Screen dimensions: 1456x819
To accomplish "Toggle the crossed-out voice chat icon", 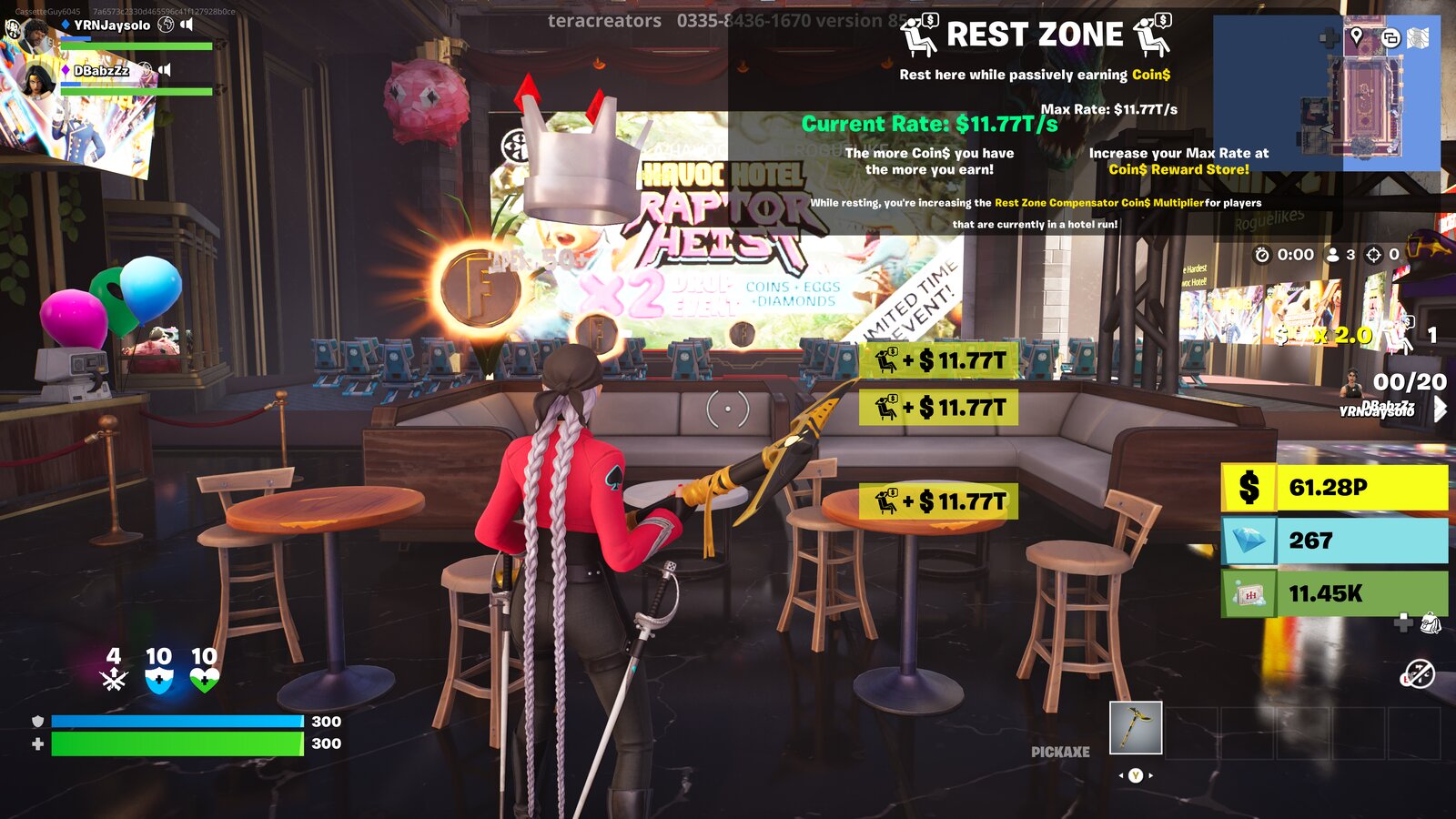I will coord(1421,673).
